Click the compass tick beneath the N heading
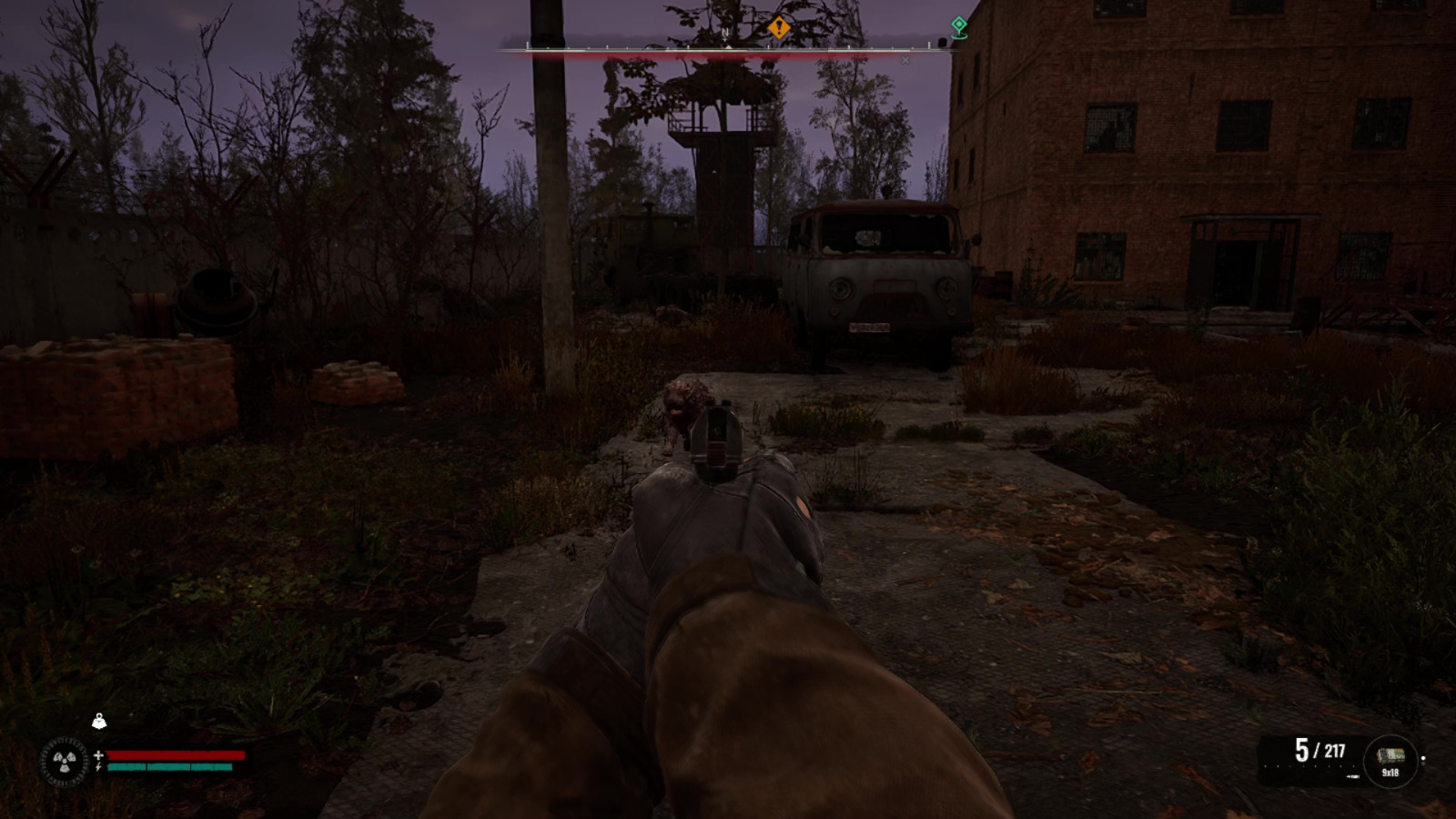Viewport: 1456px width, 819px height. (x=728, y=47)
